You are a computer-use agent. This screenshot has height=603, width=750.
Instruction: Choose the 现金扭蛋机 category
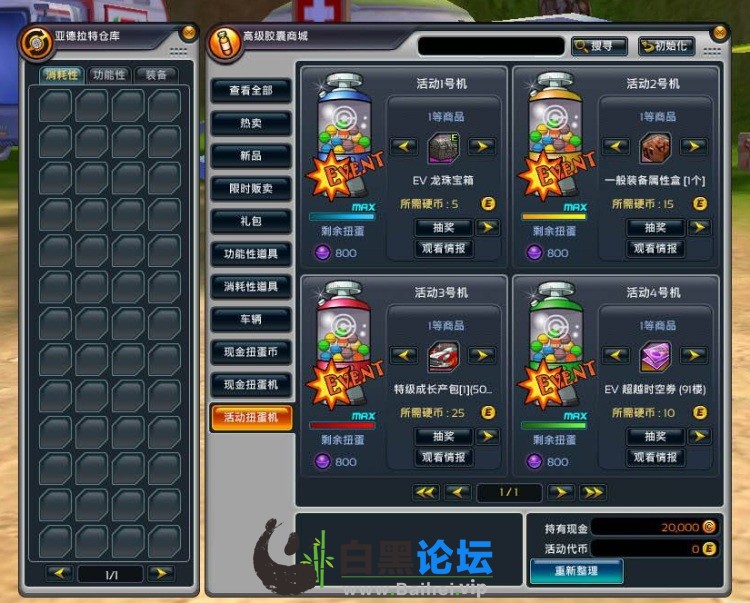coord(251,384)
